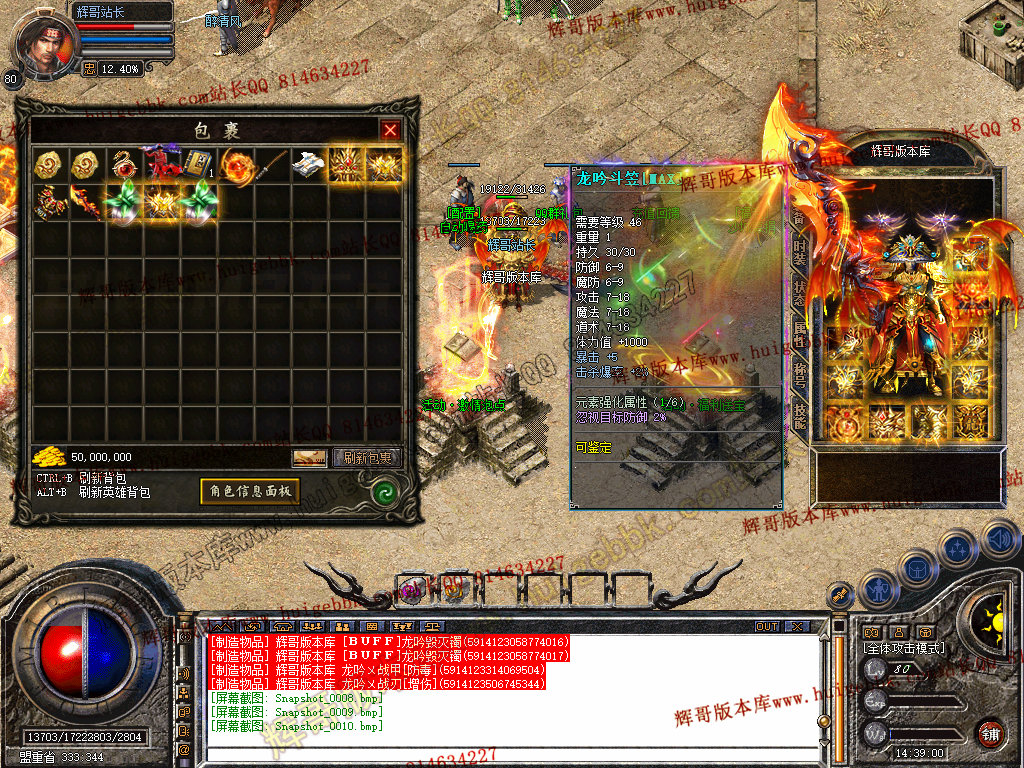Close the 包裹 inventory window
Image resolution: width=1024 pixels, height=768 pixels.
pyautogui.click(x=390, y=130)
